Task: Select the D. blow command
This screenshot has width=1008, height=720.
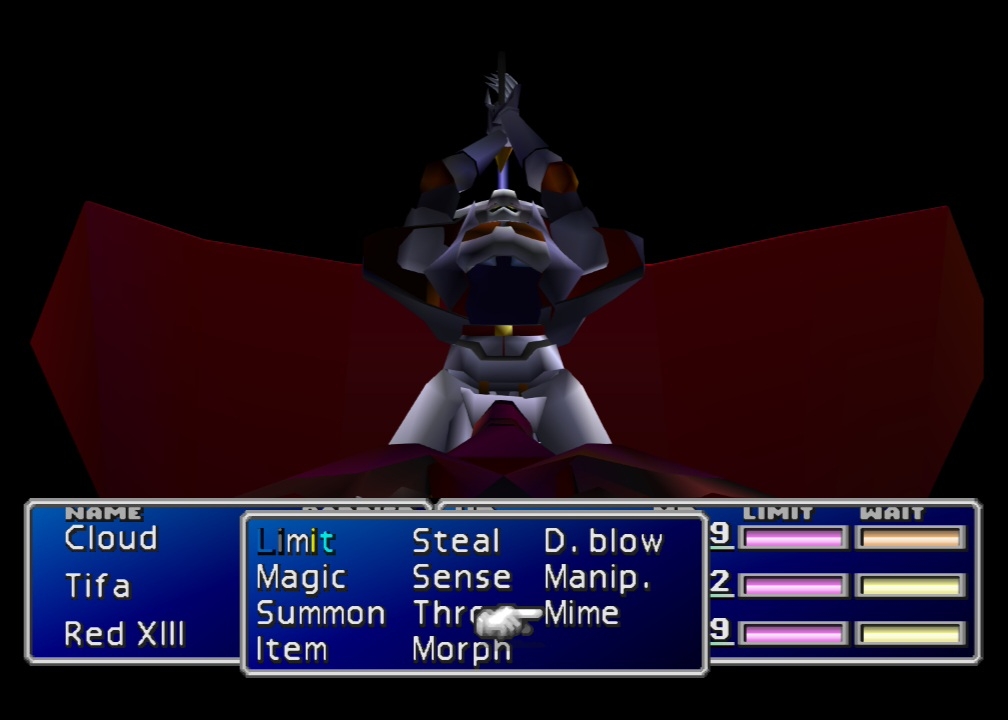Action: (x=603, y=541)
